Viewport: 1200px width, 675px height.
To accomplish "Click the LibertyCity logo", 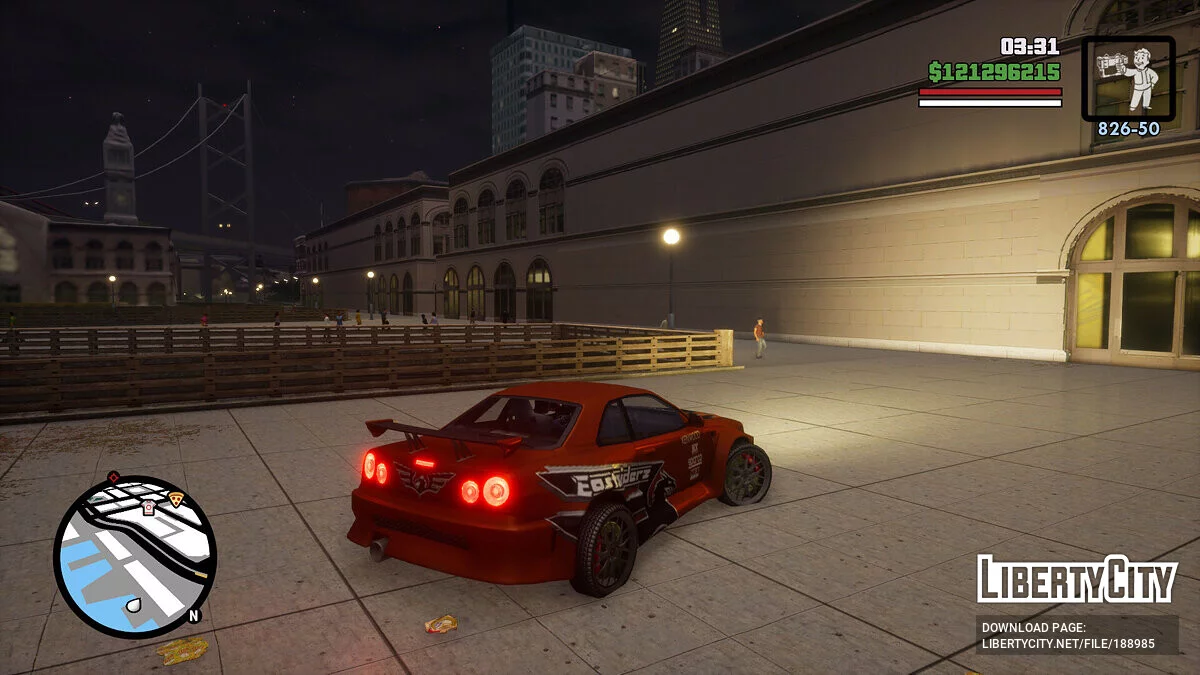I will [1077, 579].
